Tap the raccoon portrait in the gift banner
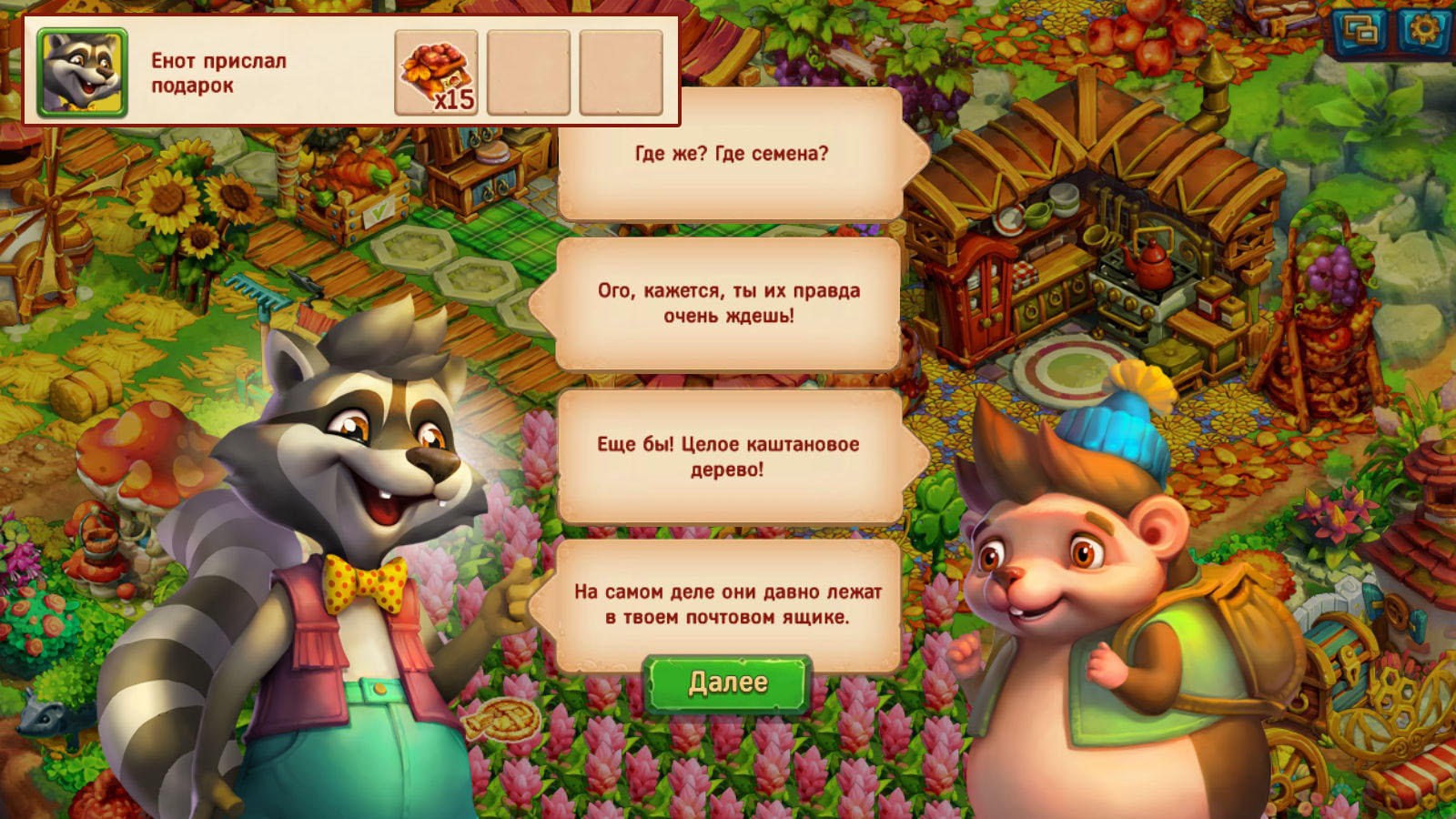The image size is (1456, 819). point(82,73)
